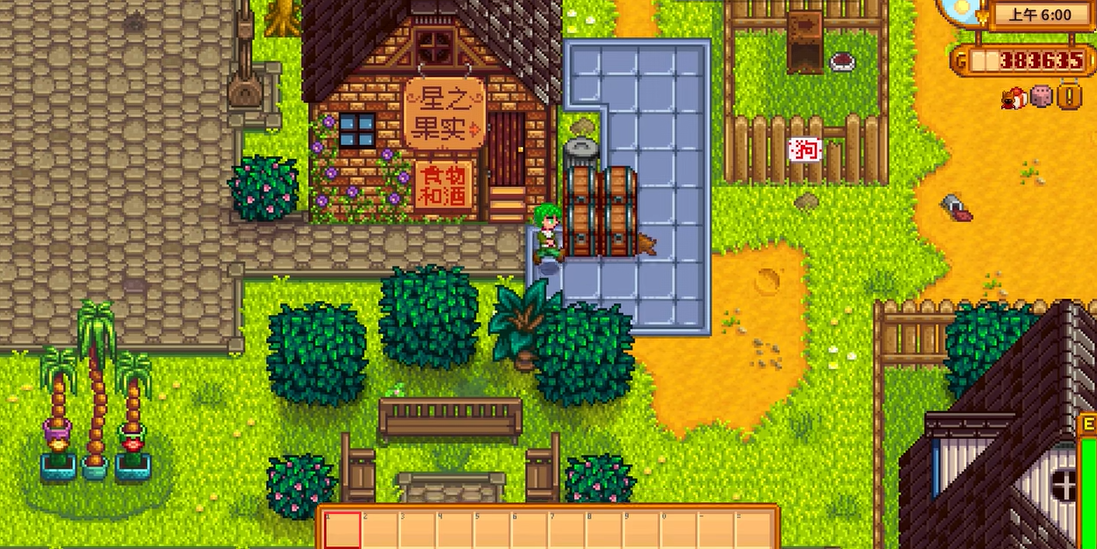Open the journal with the exclamation mark
Image resolution: width=1097 pixels, height=549 pixels.
coord(1071,97)
